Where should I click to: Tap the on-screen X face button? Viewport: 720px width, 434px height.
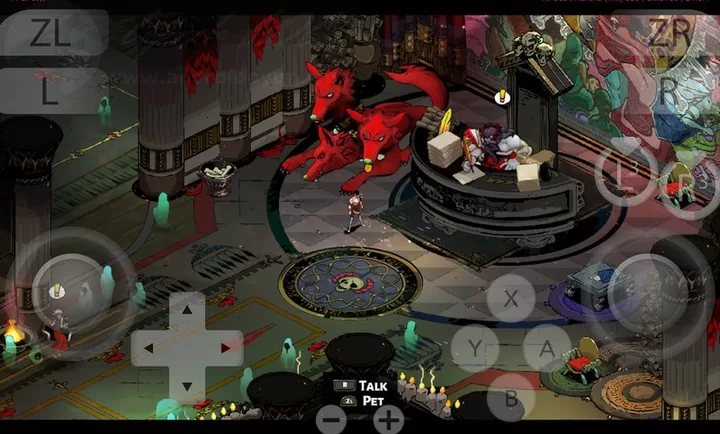(513, 298)
